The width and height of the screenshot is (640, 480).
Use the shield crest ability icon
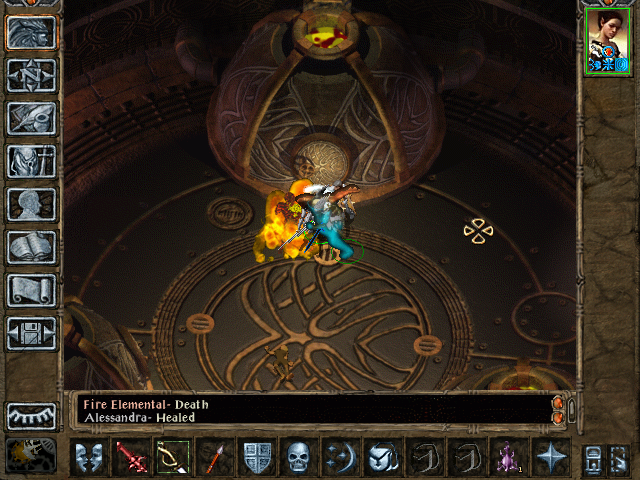point(257,457)
